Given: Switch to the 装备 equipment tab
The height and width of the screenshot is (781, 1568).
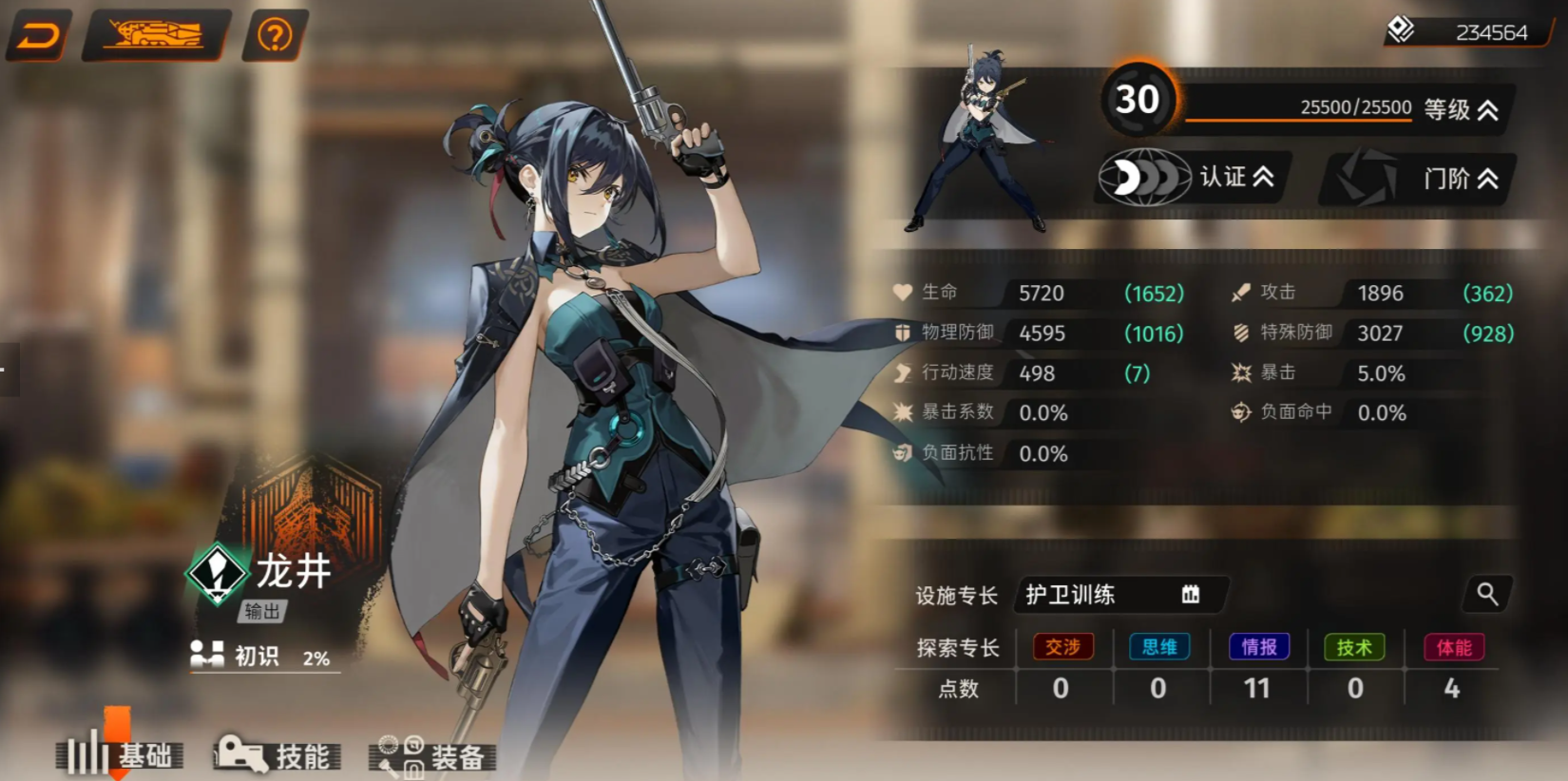Looking at the screenshot, I should pos(432,755).
